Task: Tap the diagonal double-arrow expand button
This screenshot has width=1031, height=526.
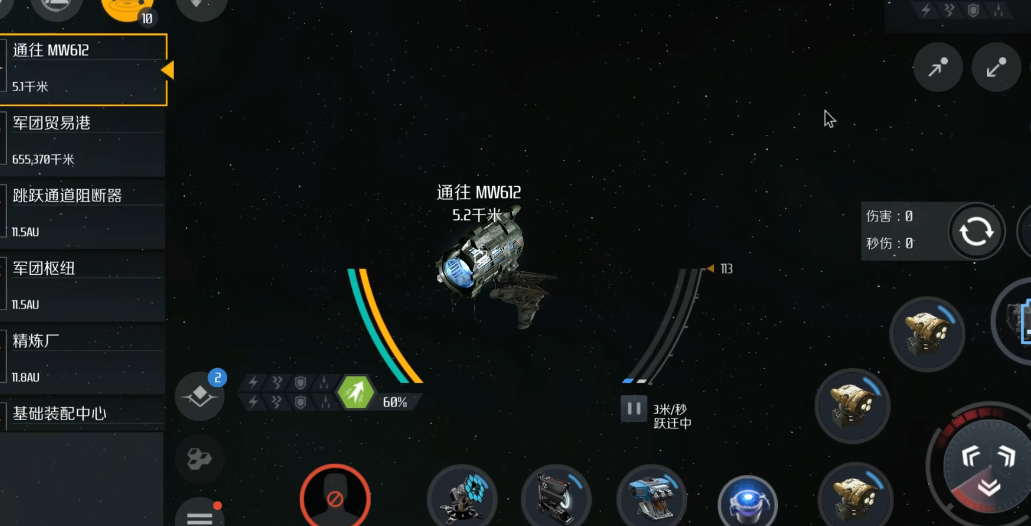Action: 996,68
